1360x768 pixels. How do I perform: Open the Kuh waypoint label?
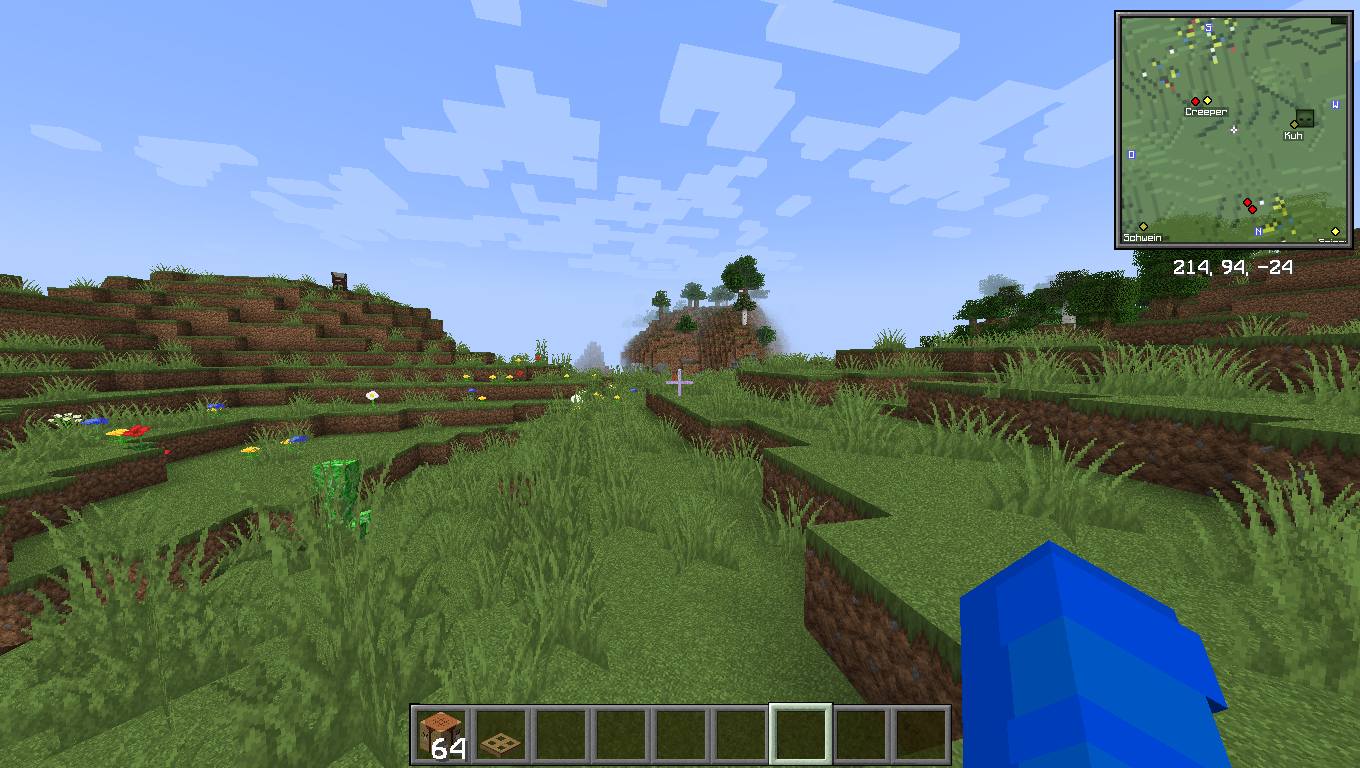coord(1293,136)
